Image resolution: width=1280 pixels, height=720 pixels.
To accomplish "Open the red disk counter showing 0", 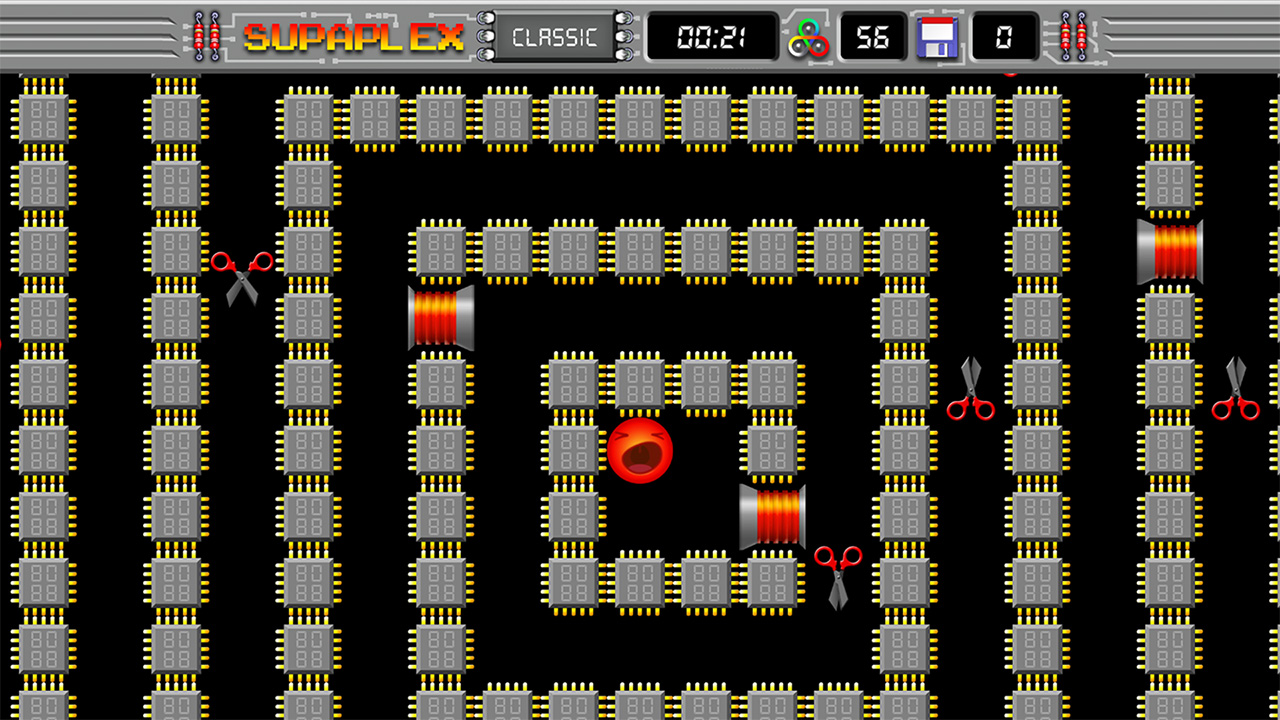I will pyautogui.click(x=1003, y=39).
